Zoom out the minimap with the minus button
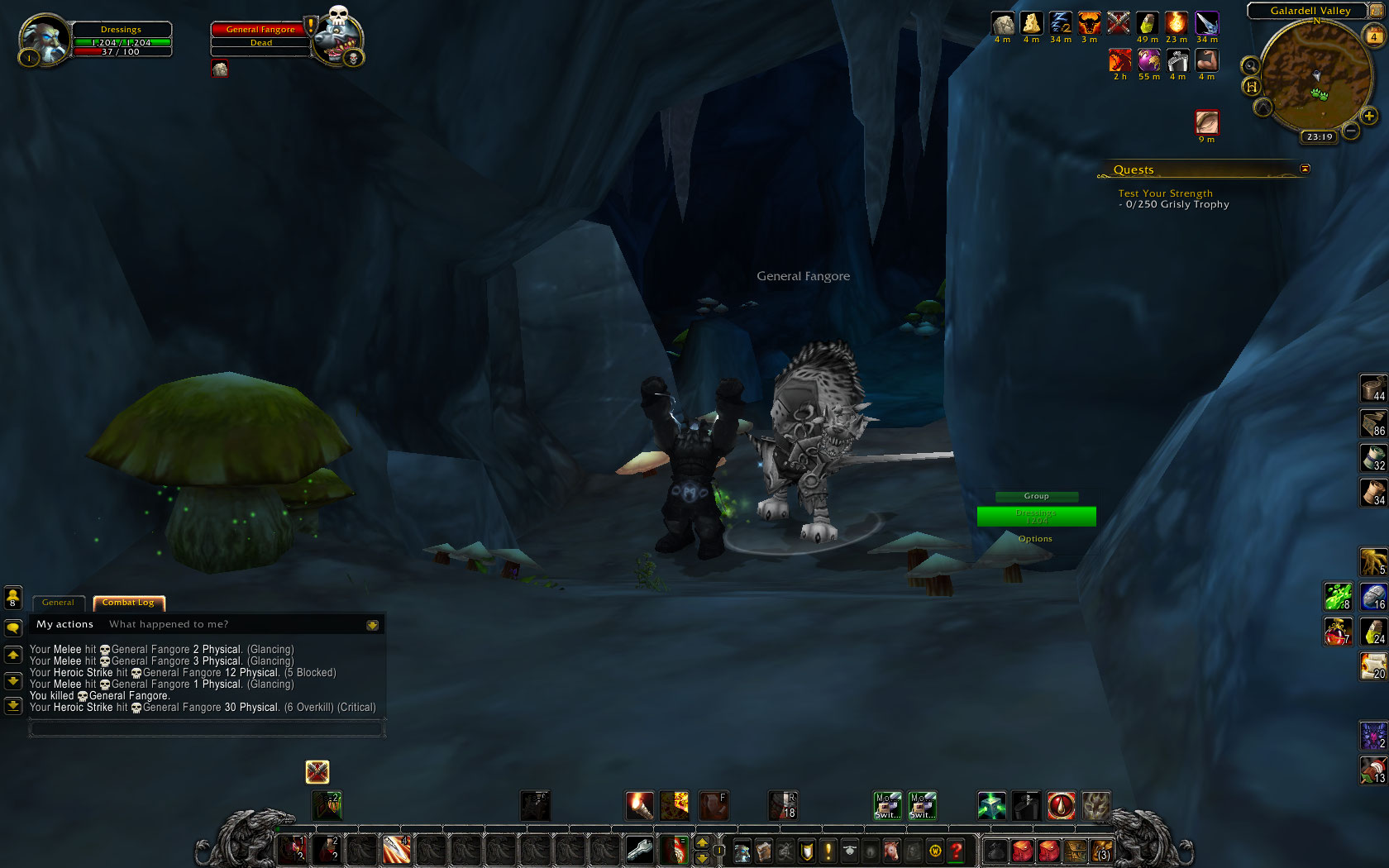 (x=1351, y=130)
